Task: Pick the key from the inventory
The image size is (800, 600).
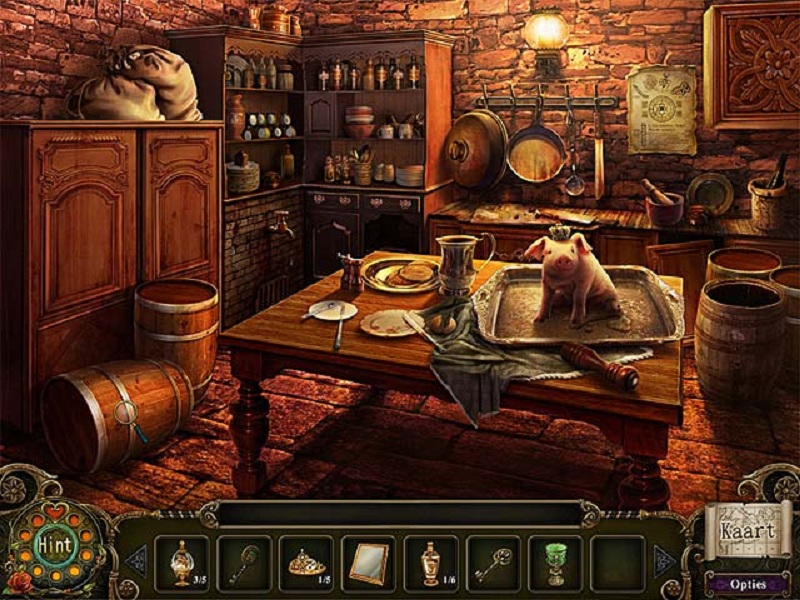Action: (493, 563)
